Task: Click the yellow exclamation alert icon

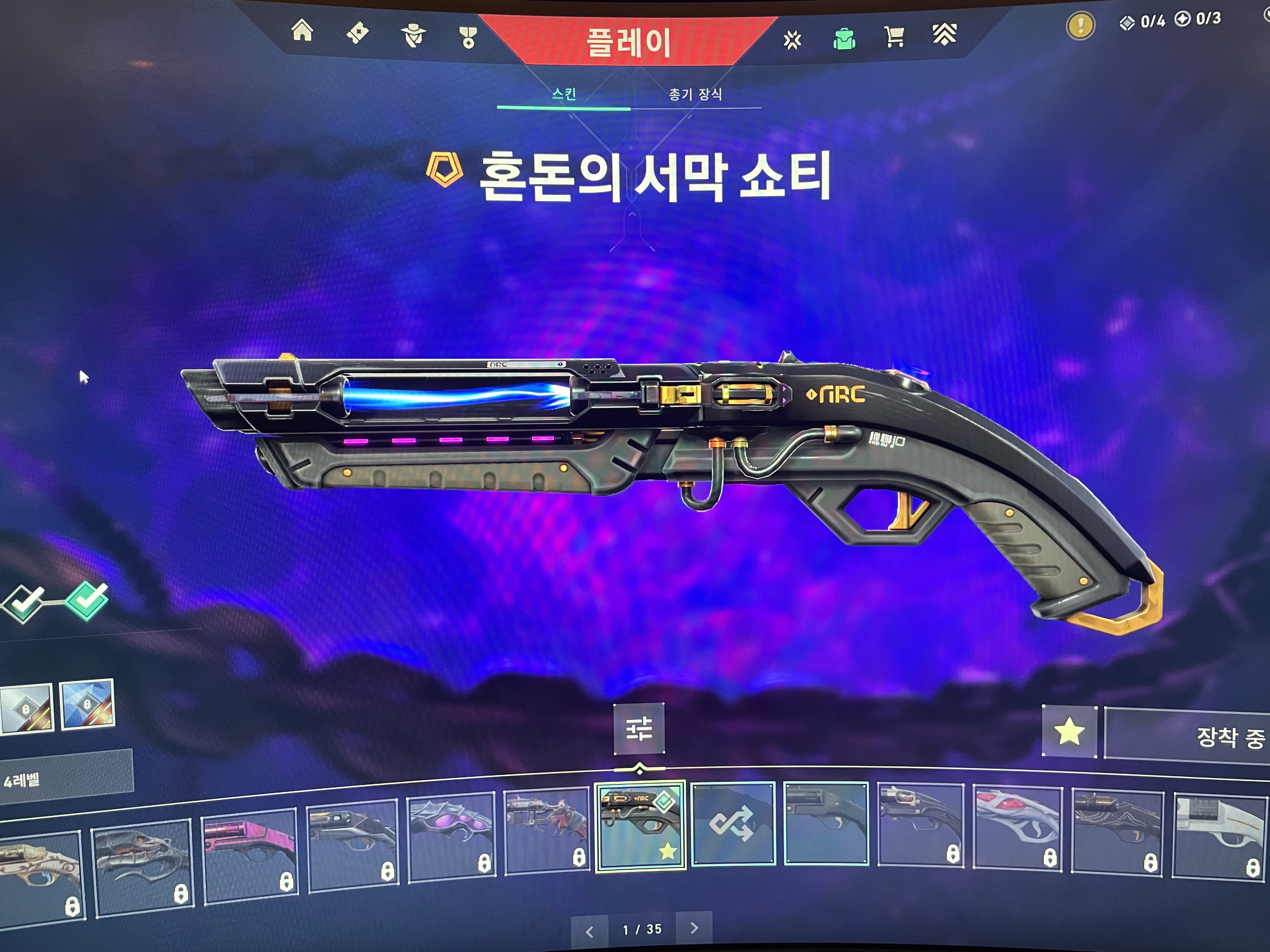Action: pyautogui.click(x=1080, y=26)
